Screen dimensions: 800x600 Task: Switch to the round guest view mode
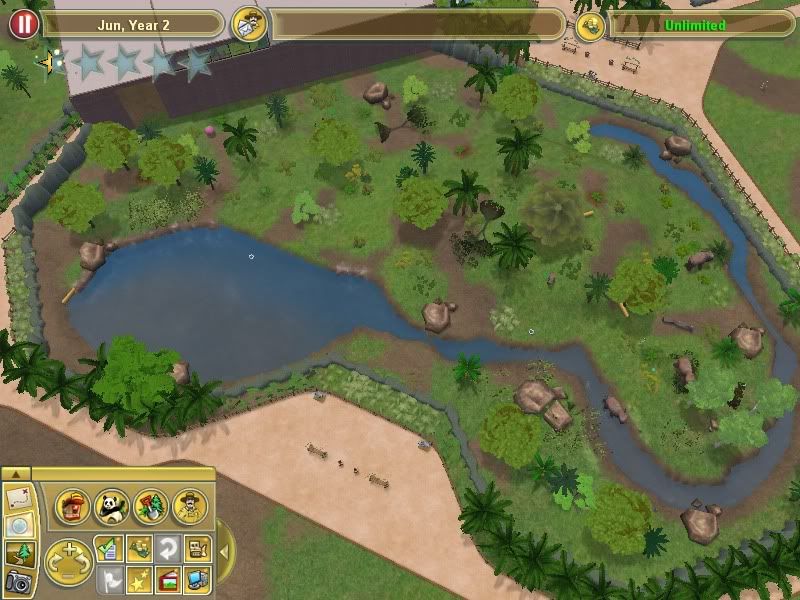[x=20, y=526]
